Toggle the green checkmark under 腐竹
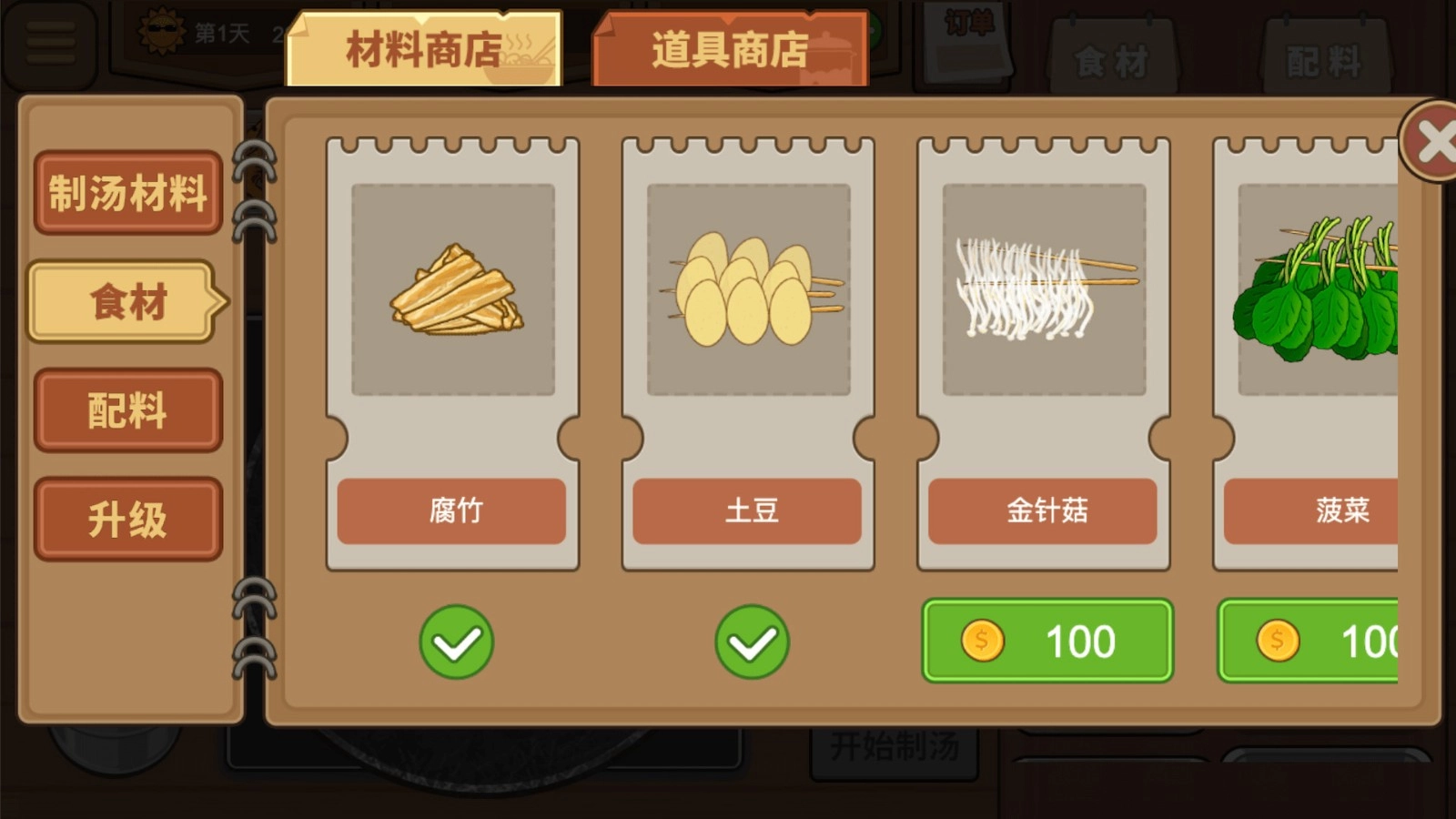1456x819 pixels. pos(457,641)
